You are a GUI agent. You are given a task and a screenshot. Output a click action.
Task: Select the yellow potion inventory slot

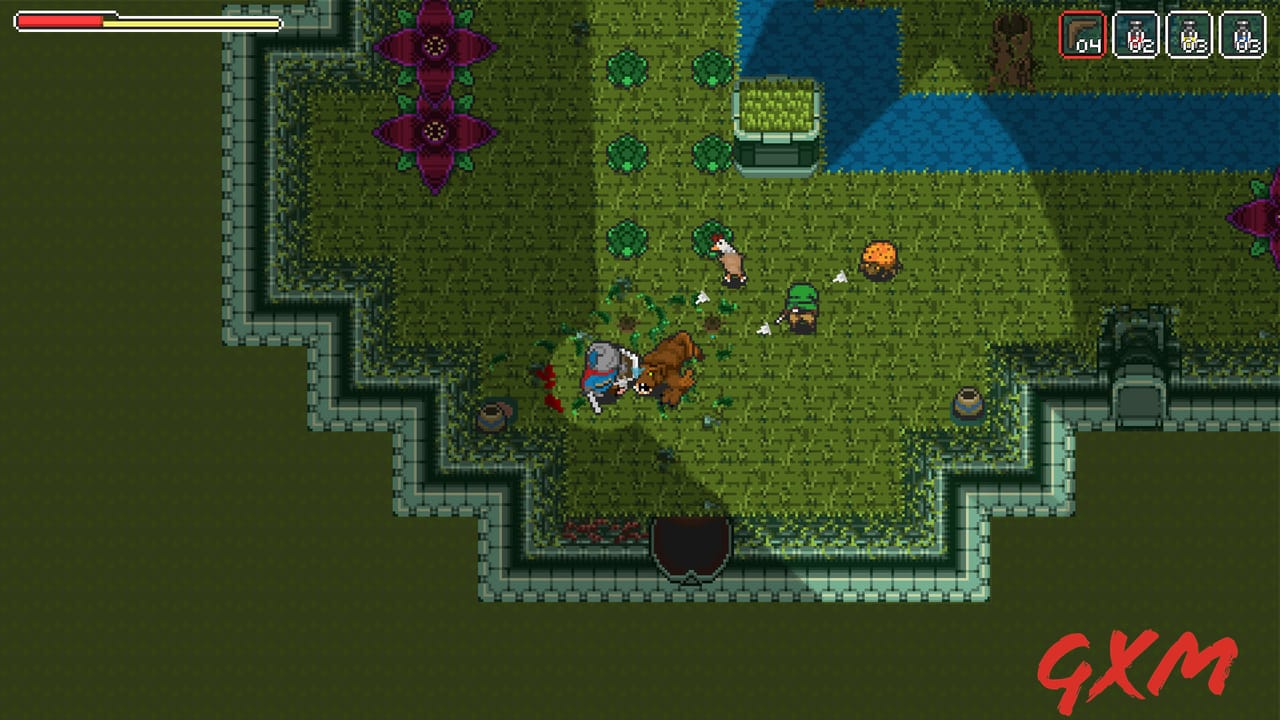1189,33
